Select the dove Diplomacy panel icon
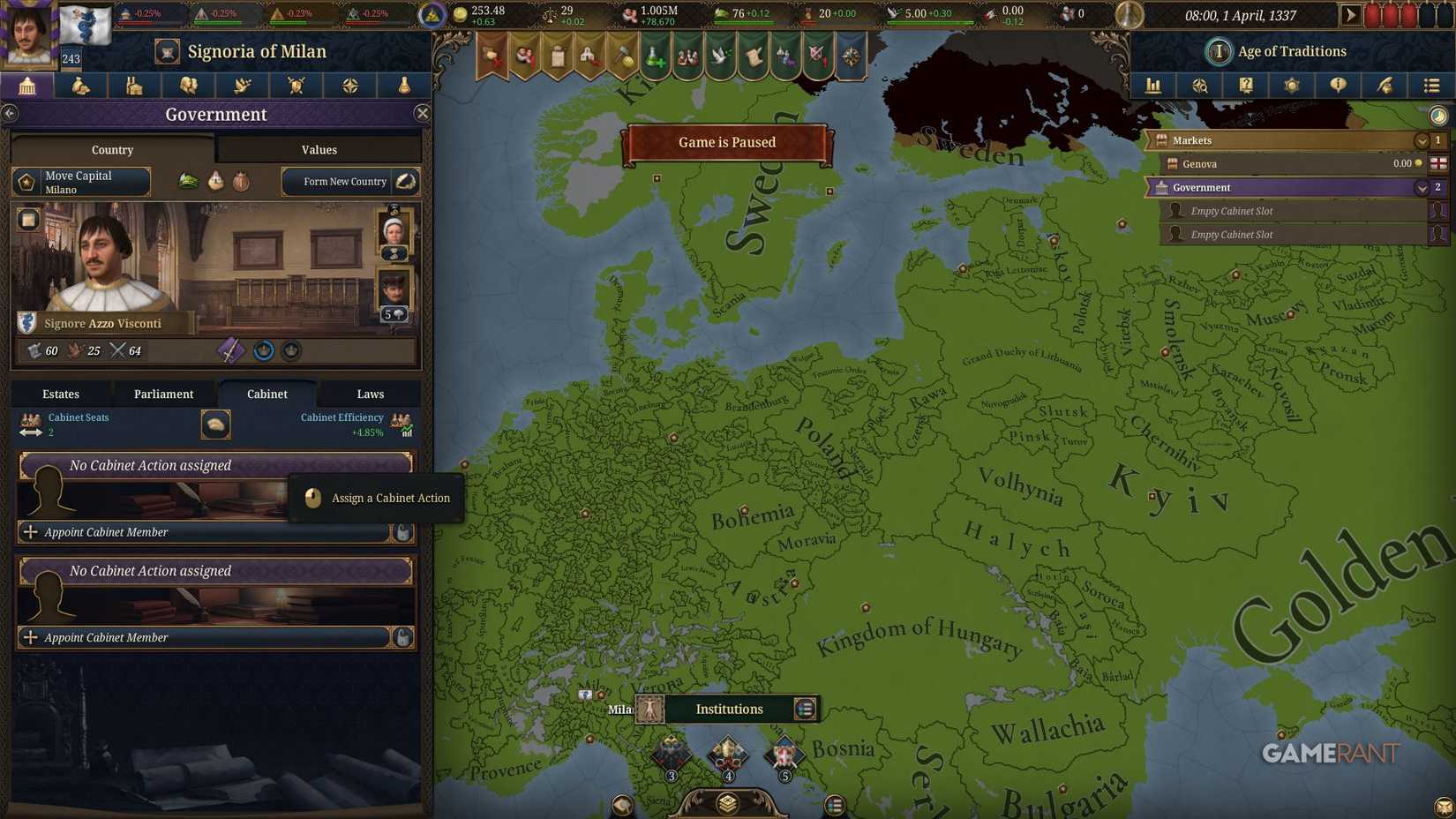The image size is (1456, 819). pos(242,86)
